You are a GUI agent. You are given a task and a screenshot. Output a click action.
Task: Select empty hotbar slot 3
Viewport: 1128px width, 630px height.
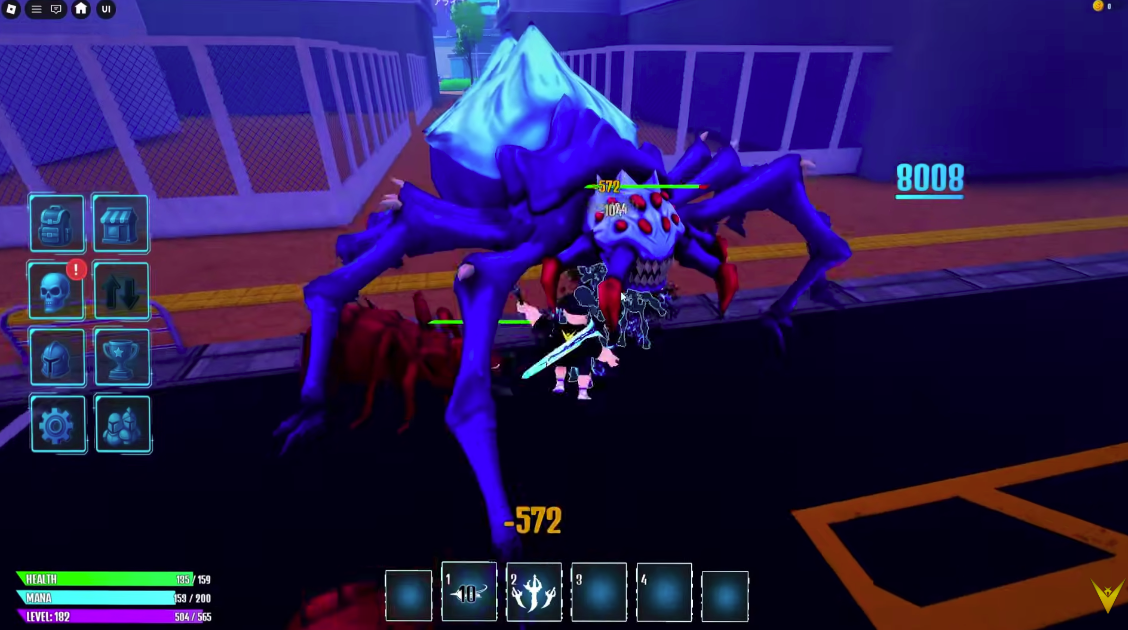599,592
